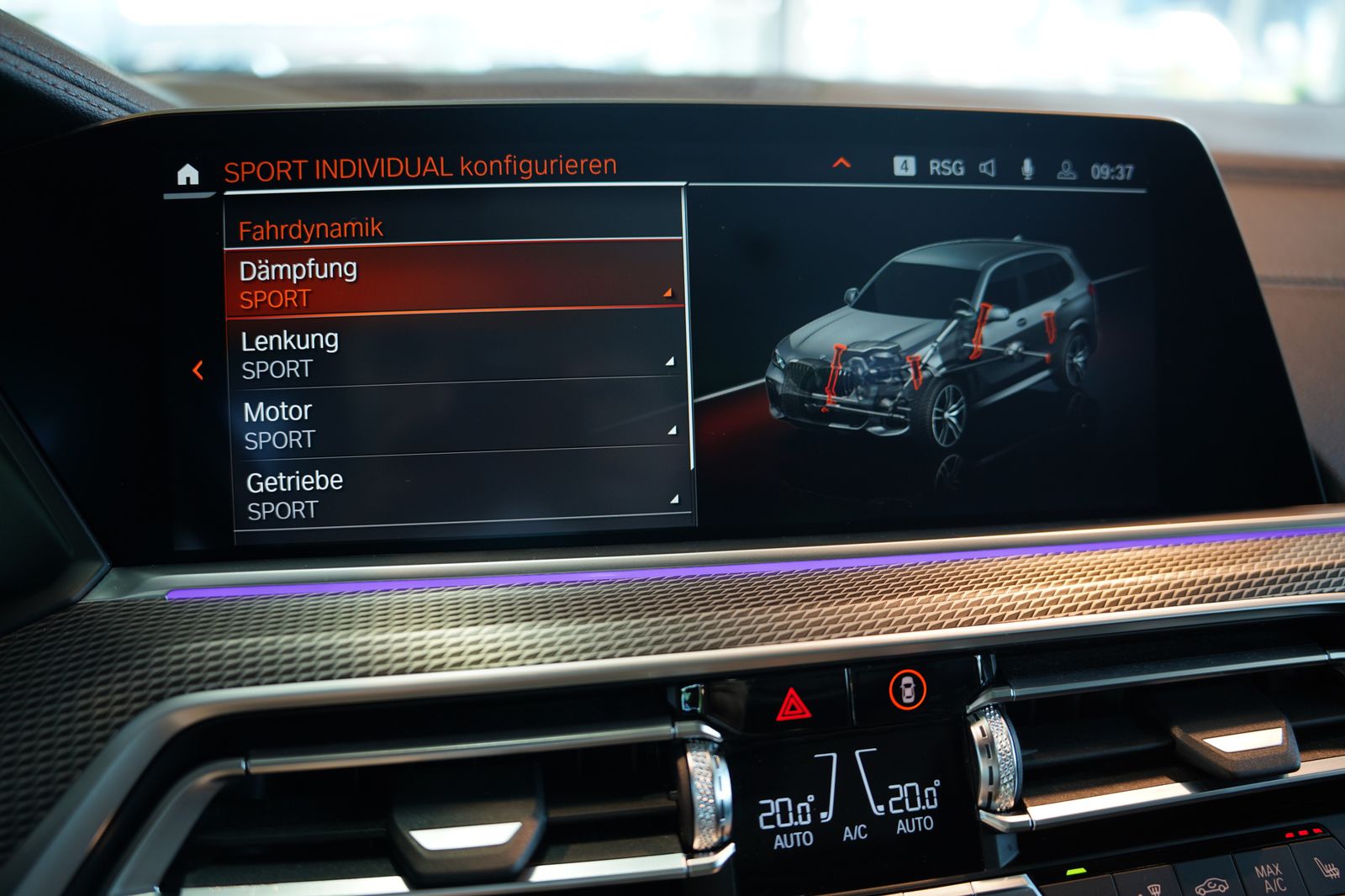Activate the microphone voice icon
Viewport: 1345px width, 896px height.
pos(1027,169)
